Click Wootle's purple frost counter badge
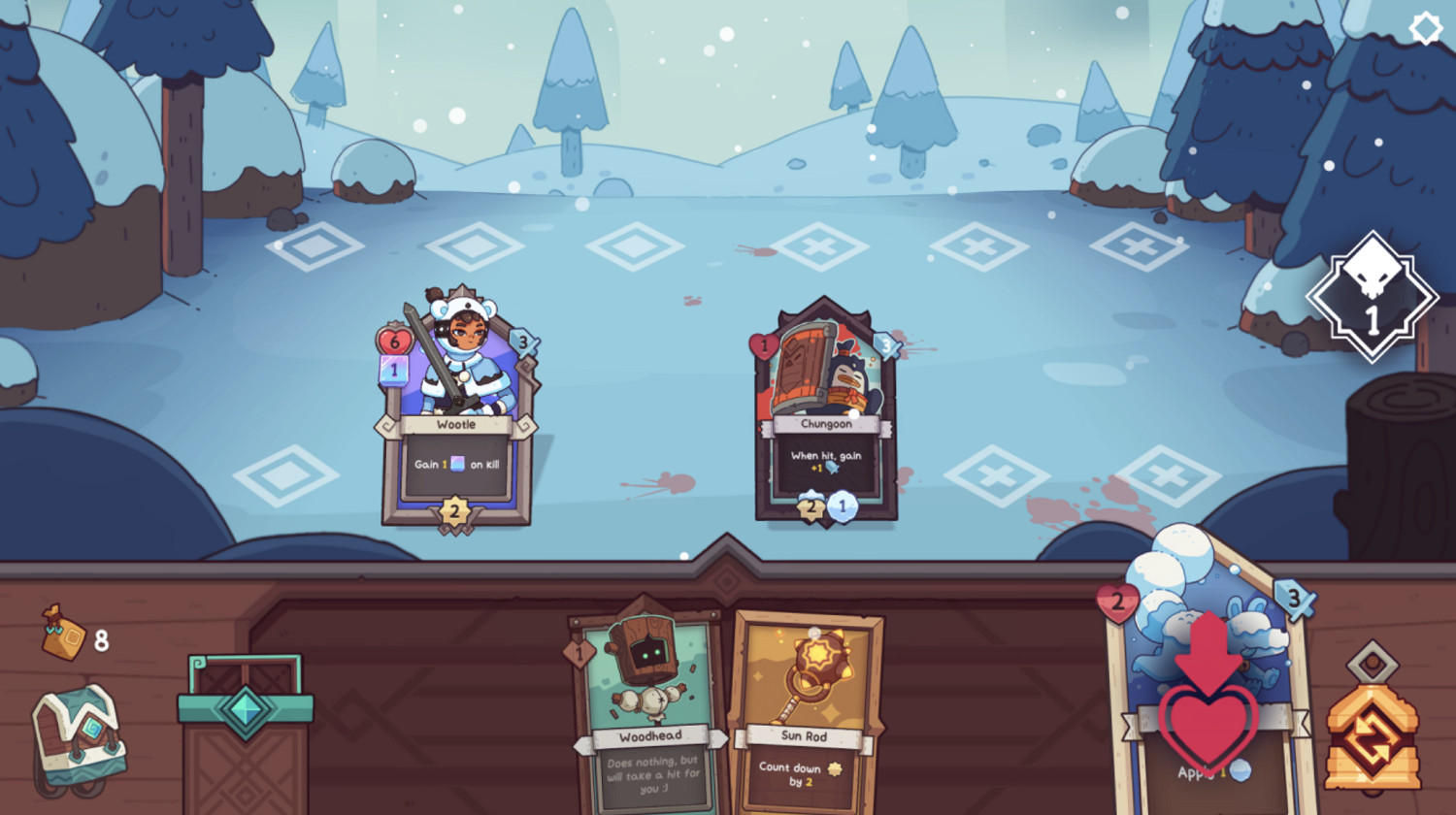The width and height of the screenshot is (1456, 815). [394, 369]
